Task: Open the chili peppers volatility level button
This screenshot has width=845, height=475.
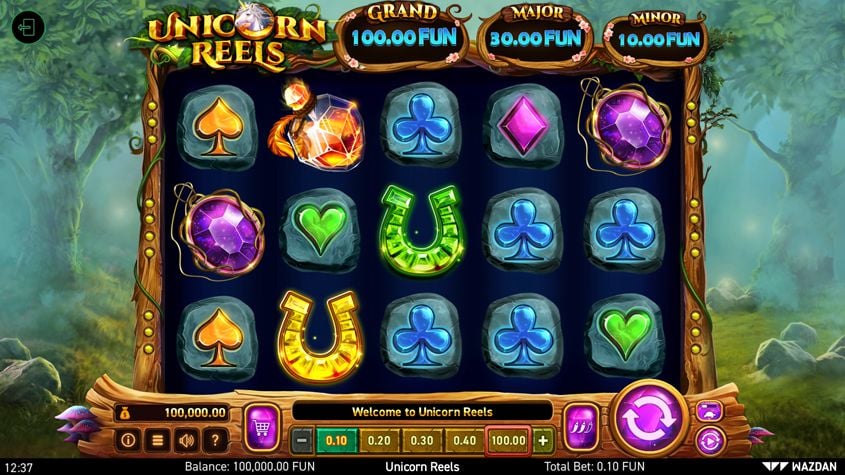Action: (580, 427)
